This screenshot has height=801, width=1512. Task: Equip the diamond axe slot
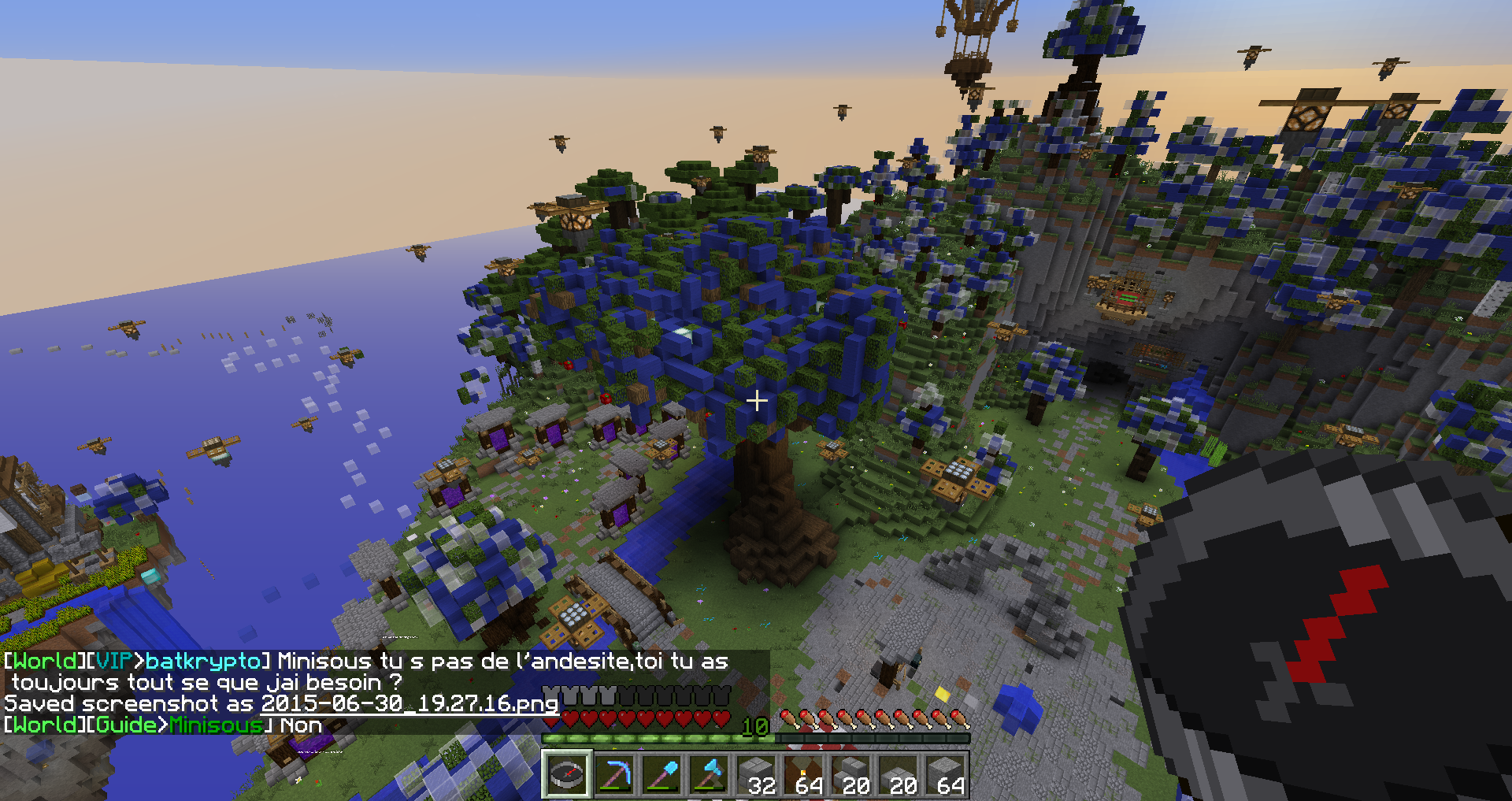coord(708,775)
